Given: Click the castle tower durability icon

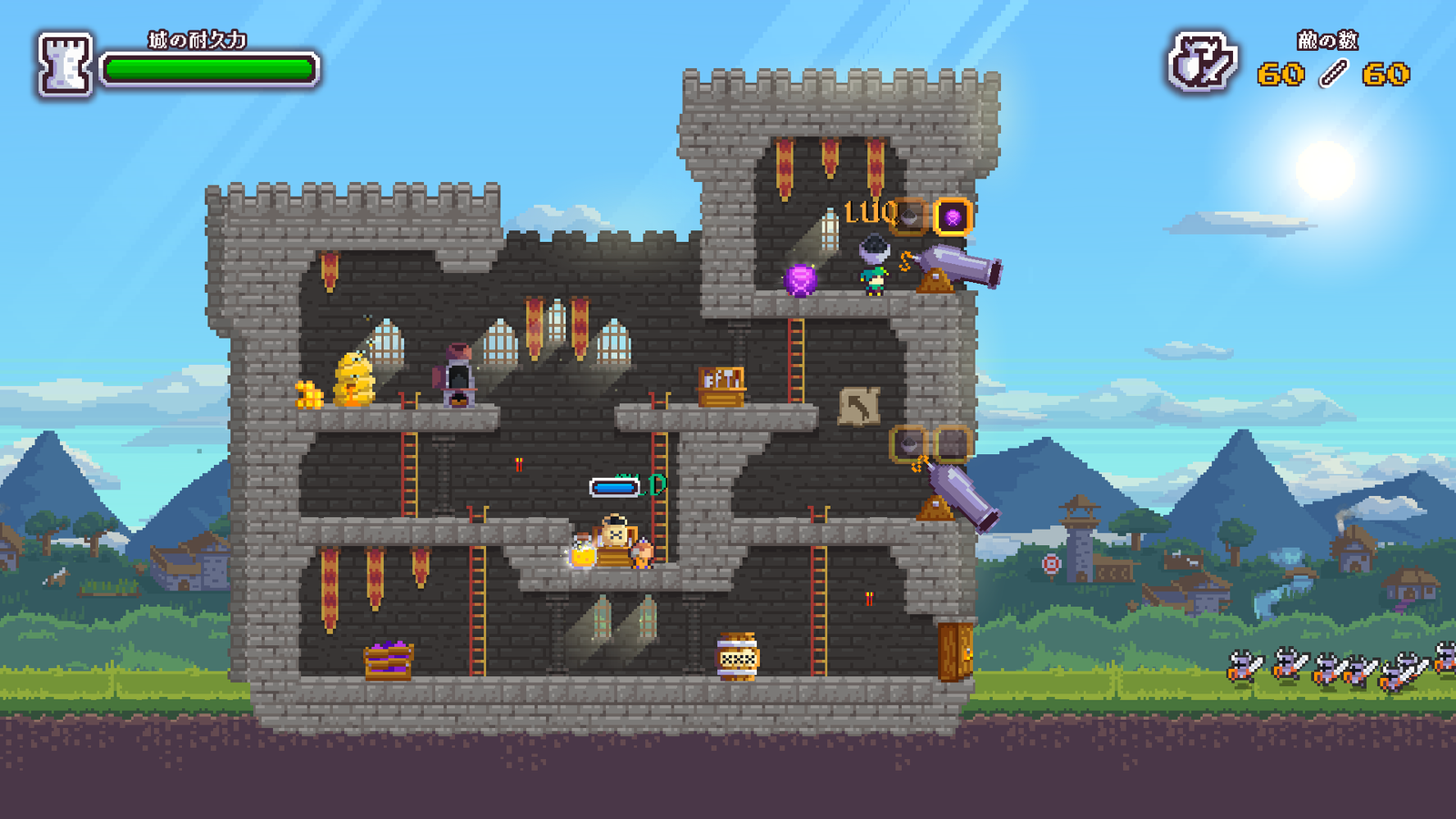Looking at the screenshot, I should pyautogui.click(x=65, y=65).
